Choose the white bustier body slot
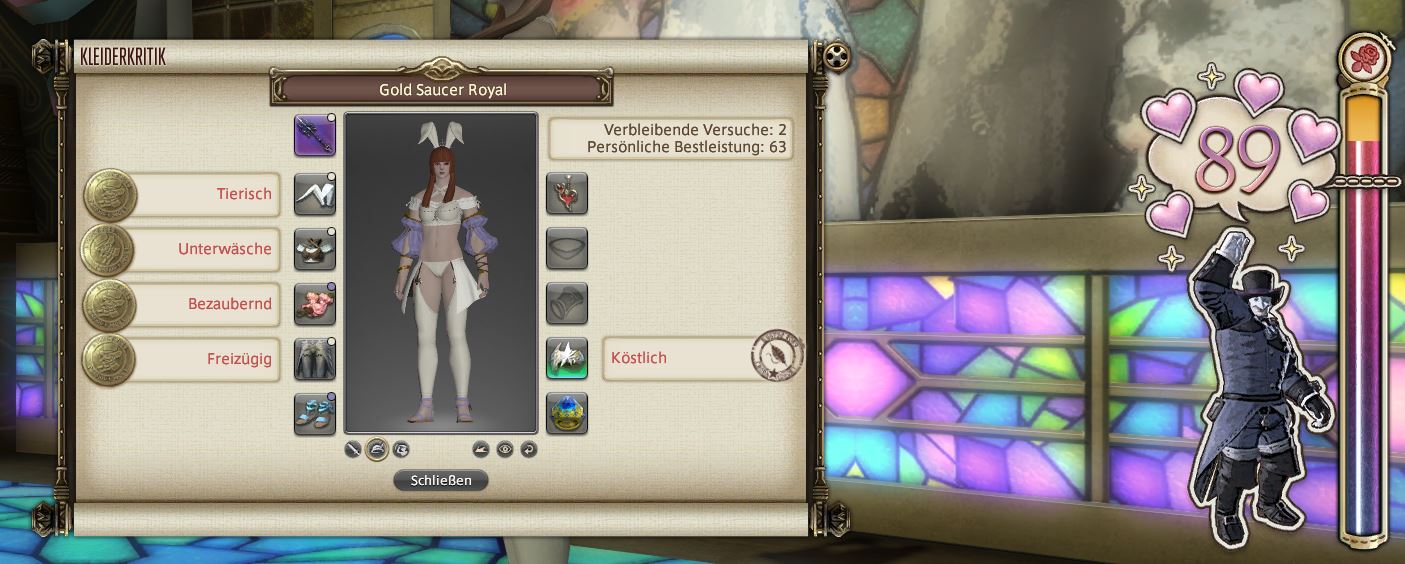 [315, 249]
